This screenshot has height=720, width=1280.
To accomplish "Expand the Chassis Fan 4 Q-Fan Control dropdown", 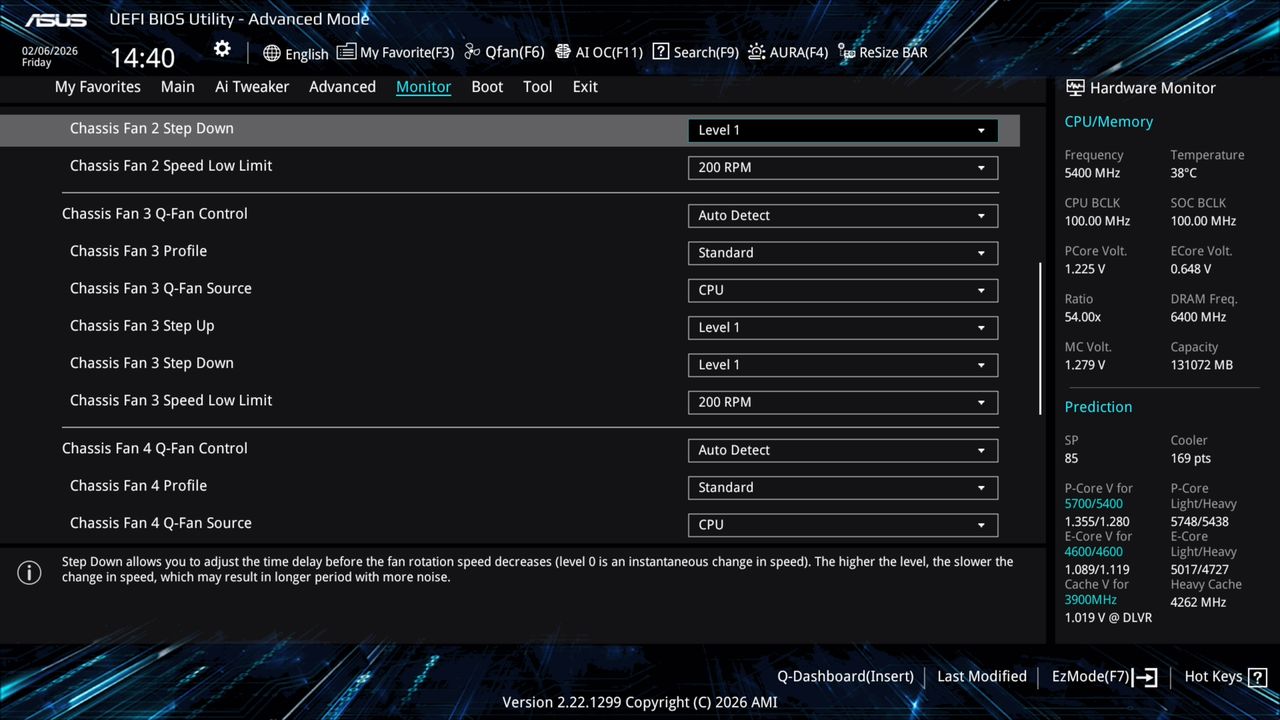I will click(842, 450).
